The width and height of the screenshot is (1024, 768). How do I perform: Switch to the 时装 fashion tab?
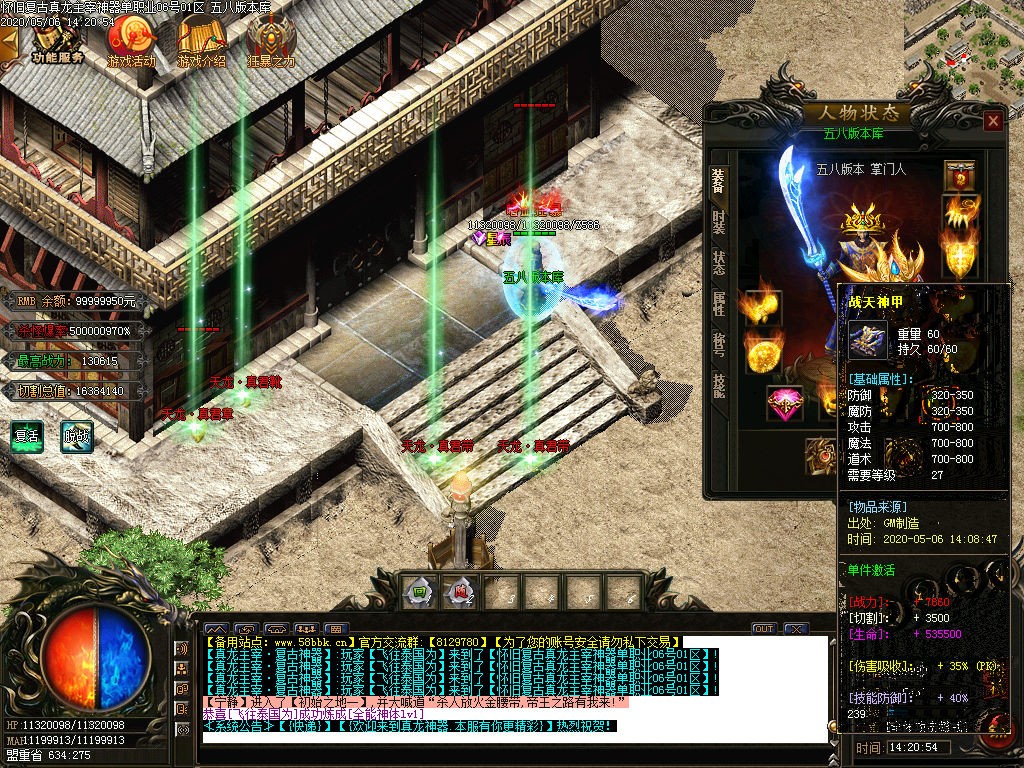tap(719, 220)
